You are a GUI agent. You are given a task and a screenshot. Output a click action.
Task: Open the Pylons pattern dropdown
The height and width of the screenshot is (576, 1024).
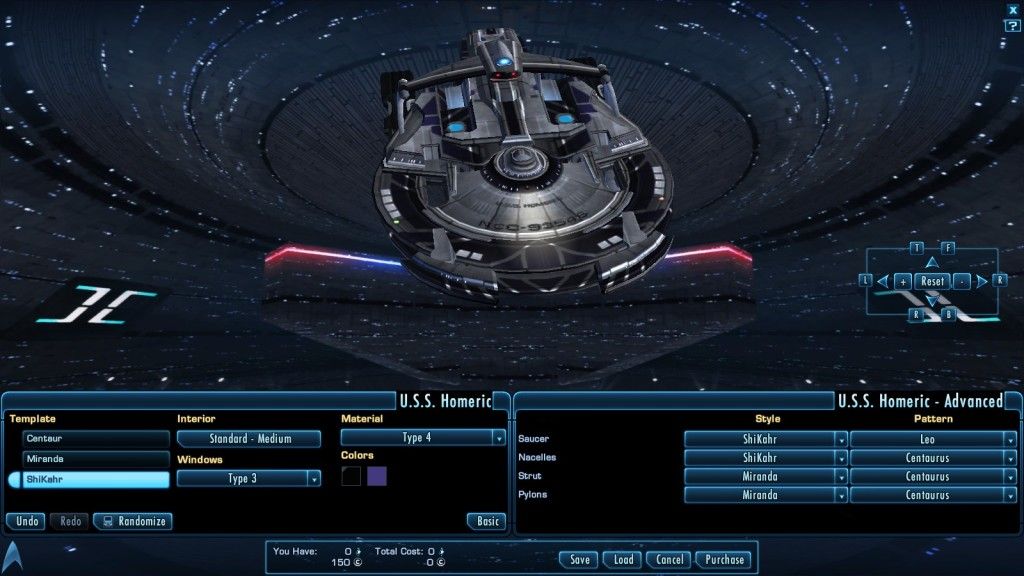pyautogui.click(x=933, y=495)
